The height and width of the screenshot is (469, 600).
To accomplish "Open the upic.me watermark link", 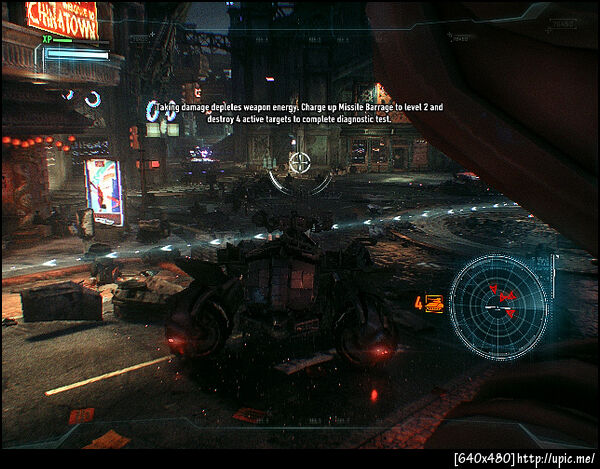I will [x=556, y=459].
